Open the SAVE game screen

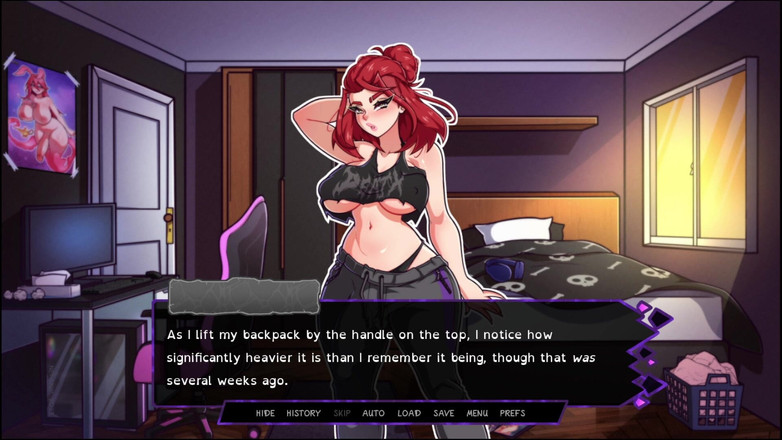click(444, 413)
